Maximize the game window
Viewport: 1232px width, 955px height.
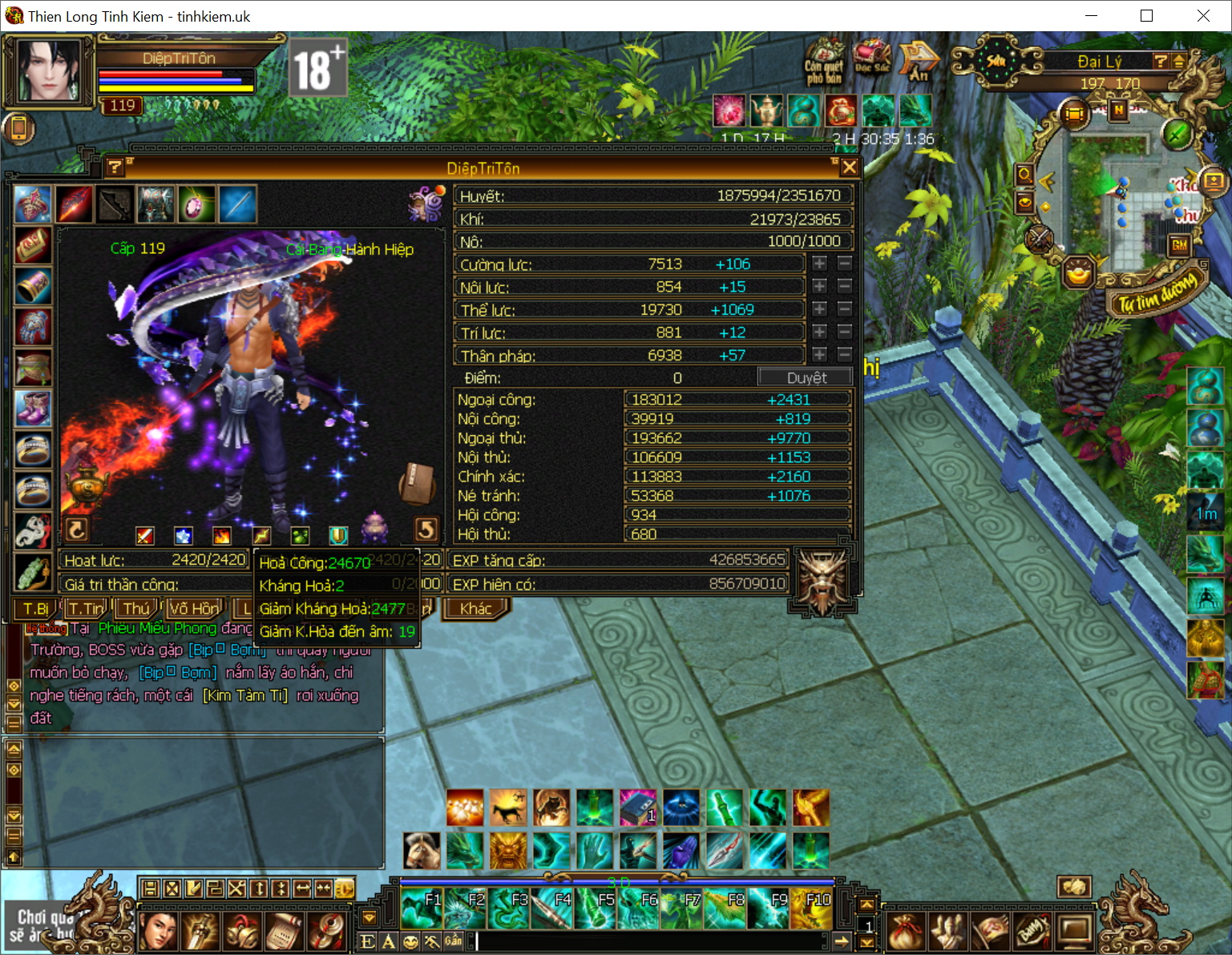[1147, 16]
